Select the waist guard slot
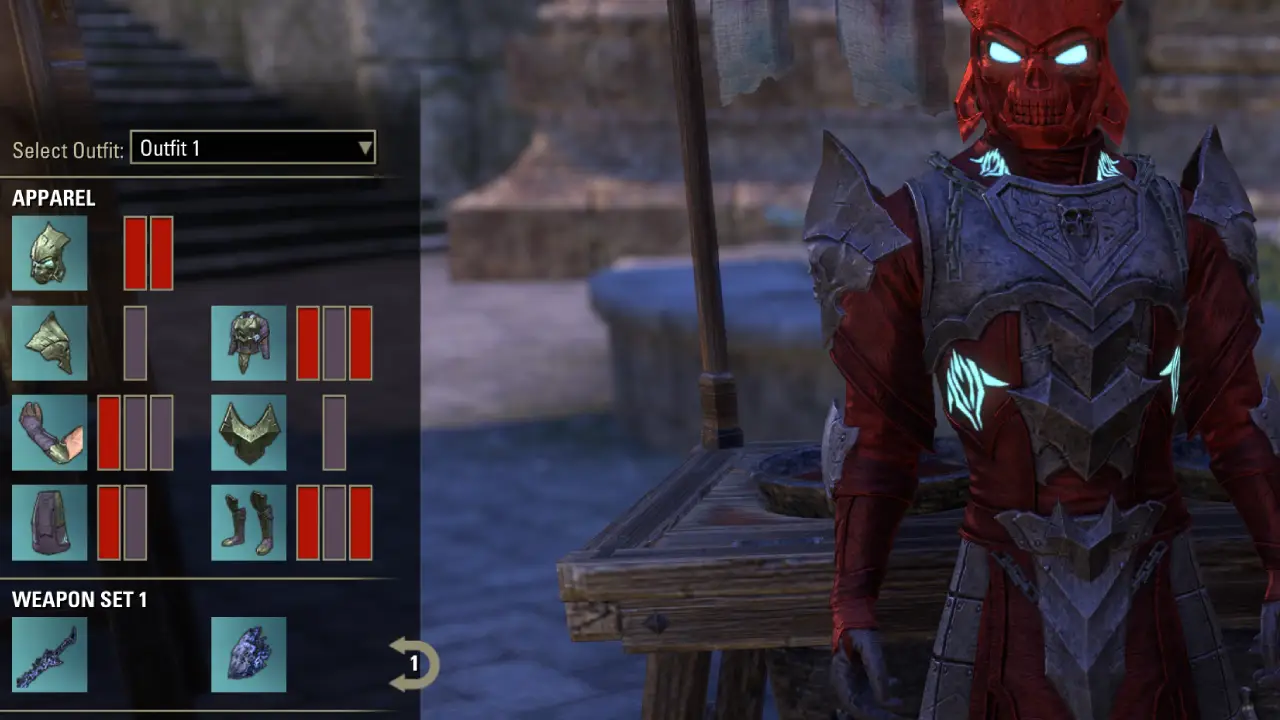Screen dimensions: 1280x720 pos(248,432)
